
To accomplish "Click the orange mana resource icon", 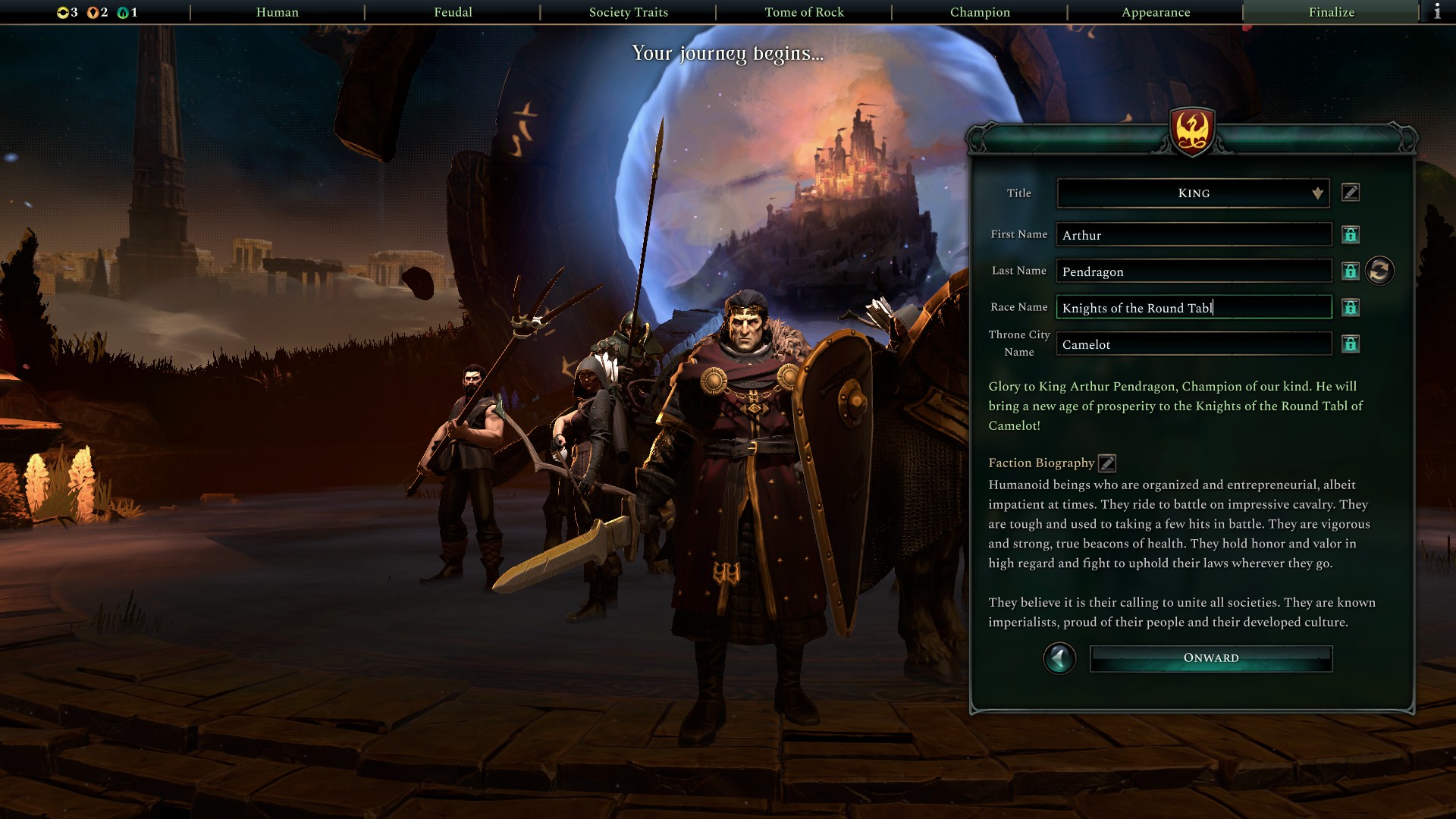I will (x=94, y=12).
